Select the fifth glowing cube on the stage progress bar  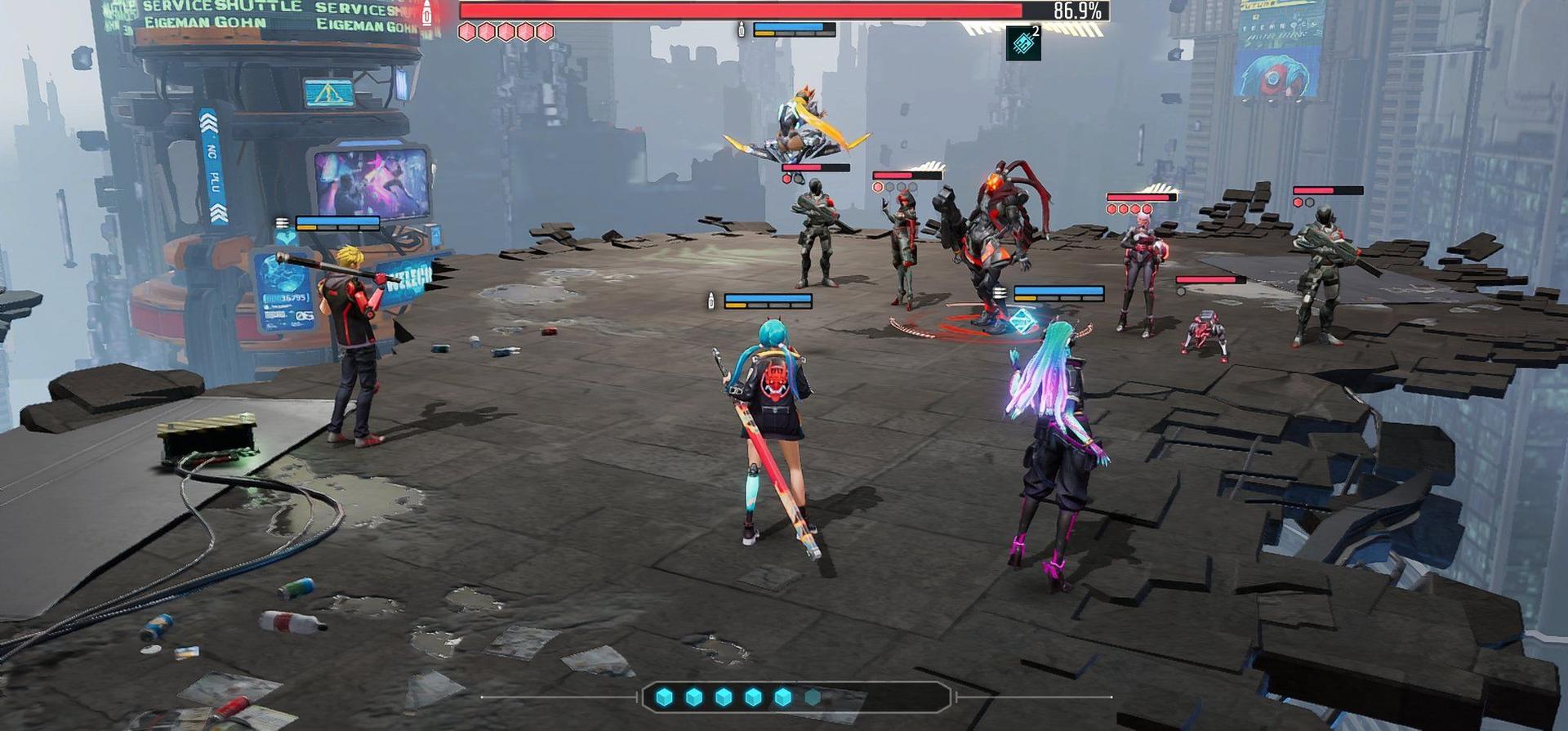[782, 698]
